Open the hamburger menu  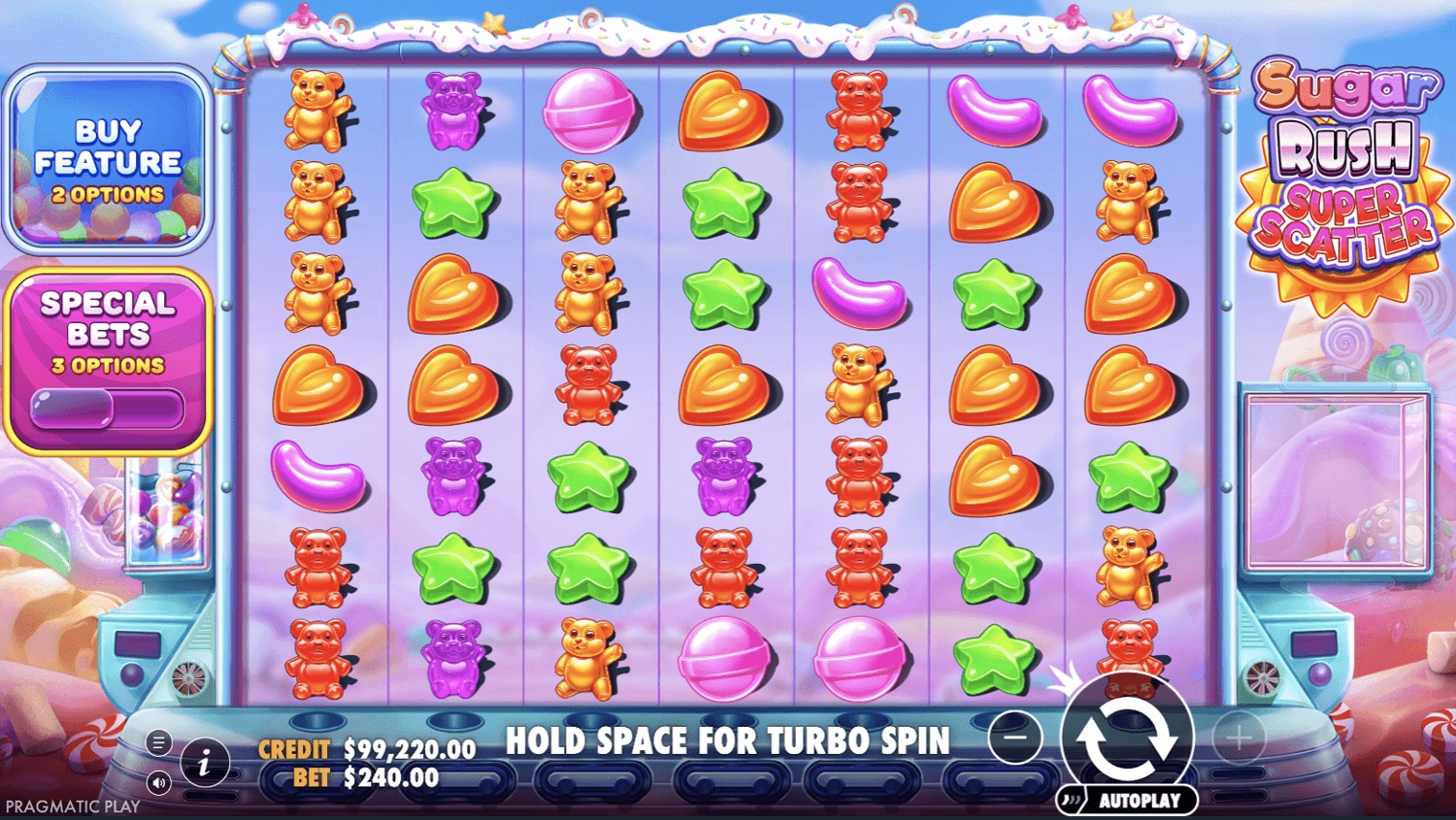[x=159, y=743]
